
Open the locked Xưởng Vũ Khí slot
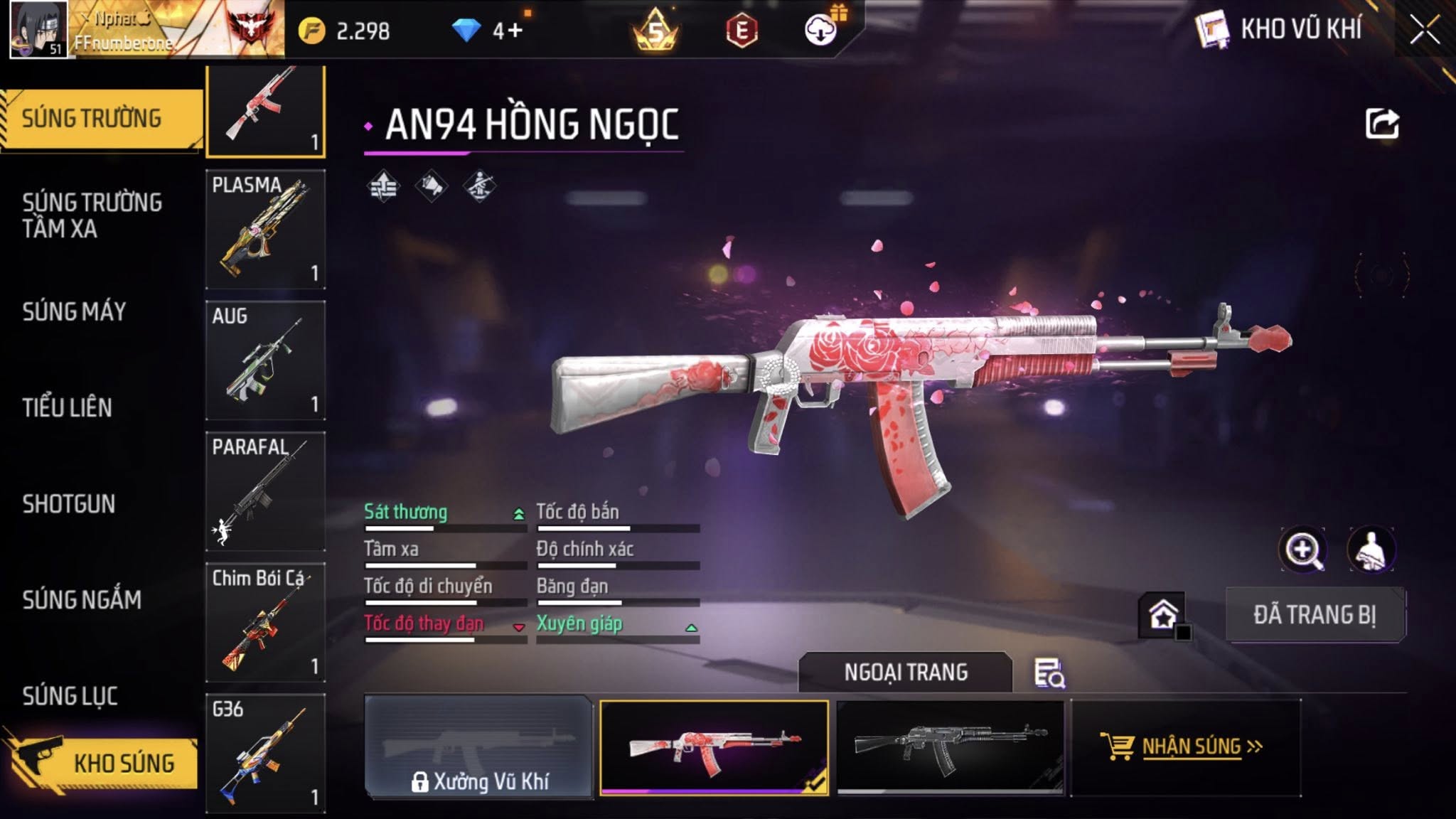[x=478, y=747]
